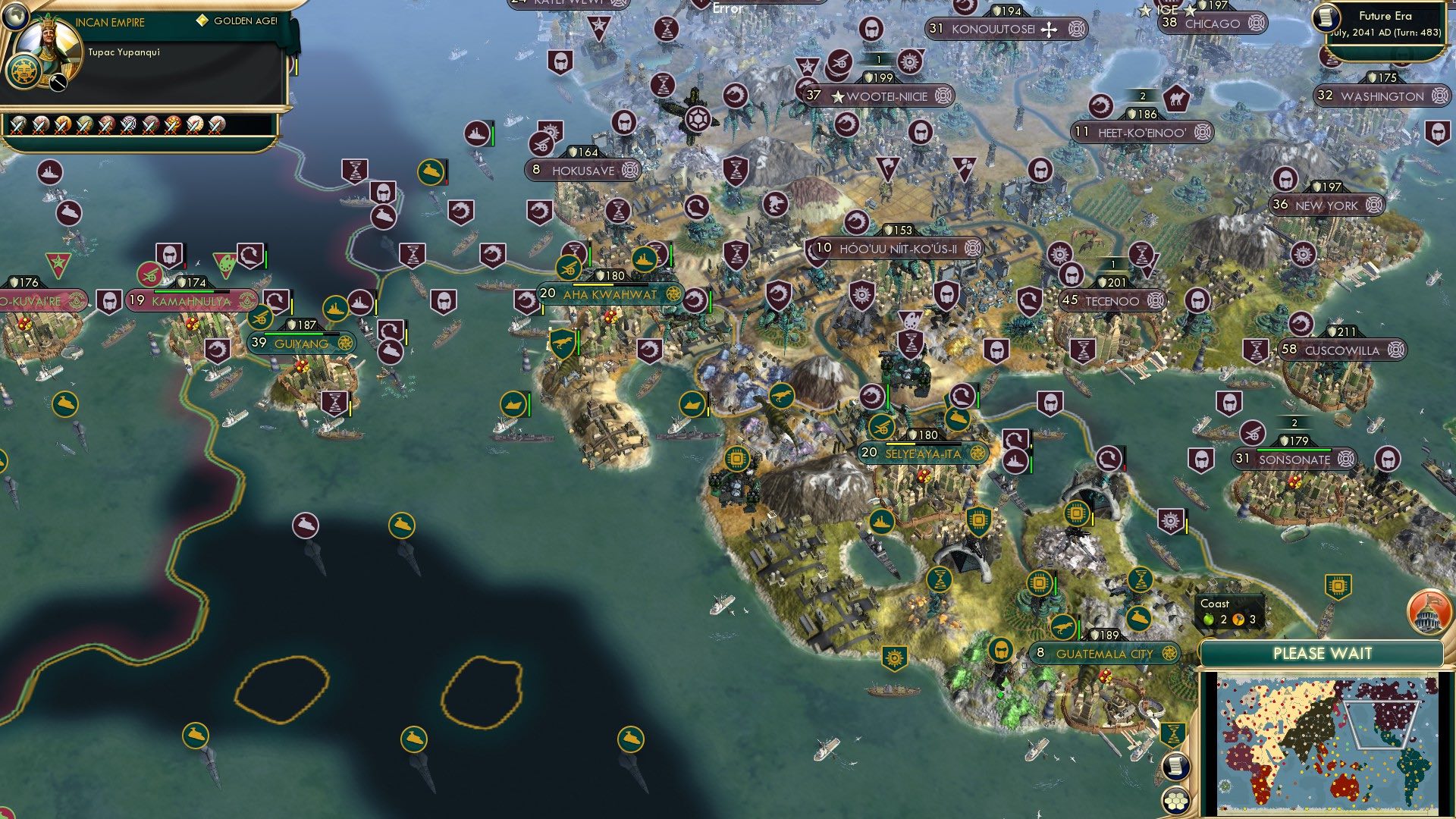
Task: Click the PLEASE WAIT banner
Action: coord(1323,652)
